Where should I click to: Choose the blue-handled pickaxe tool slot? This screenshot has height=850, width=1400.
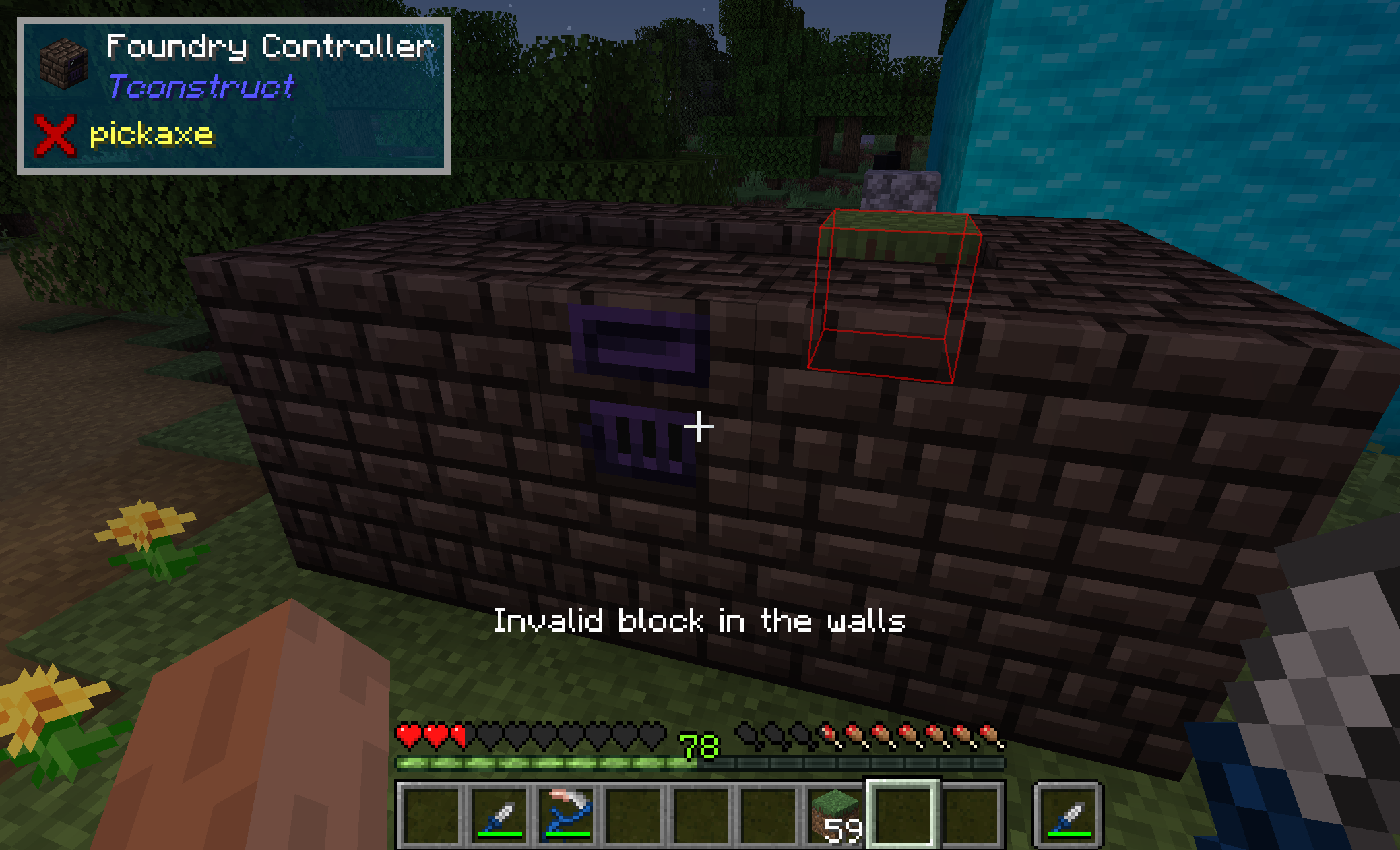point(567,814)
